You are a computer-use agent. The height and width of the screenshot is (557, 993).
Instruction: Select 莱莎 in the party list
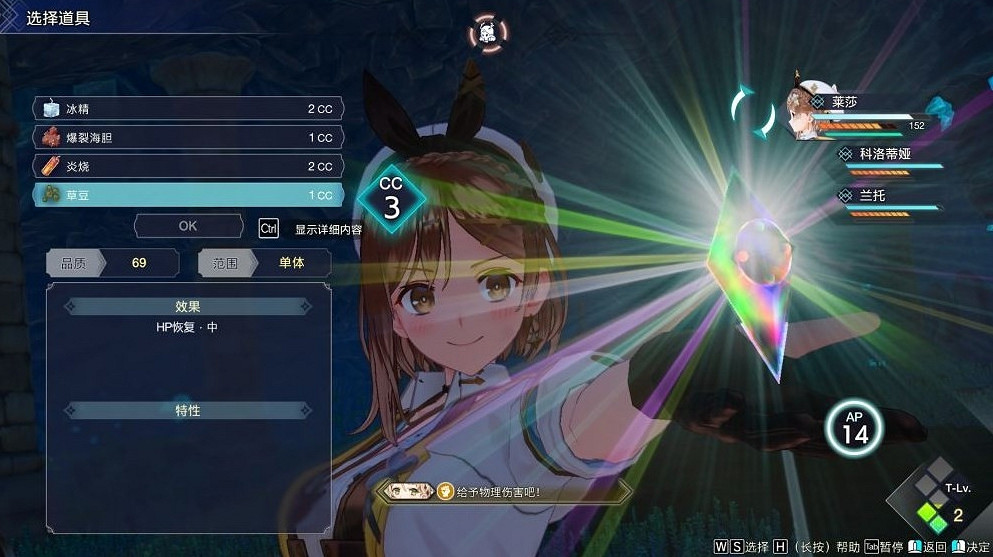tap(846, 103)
